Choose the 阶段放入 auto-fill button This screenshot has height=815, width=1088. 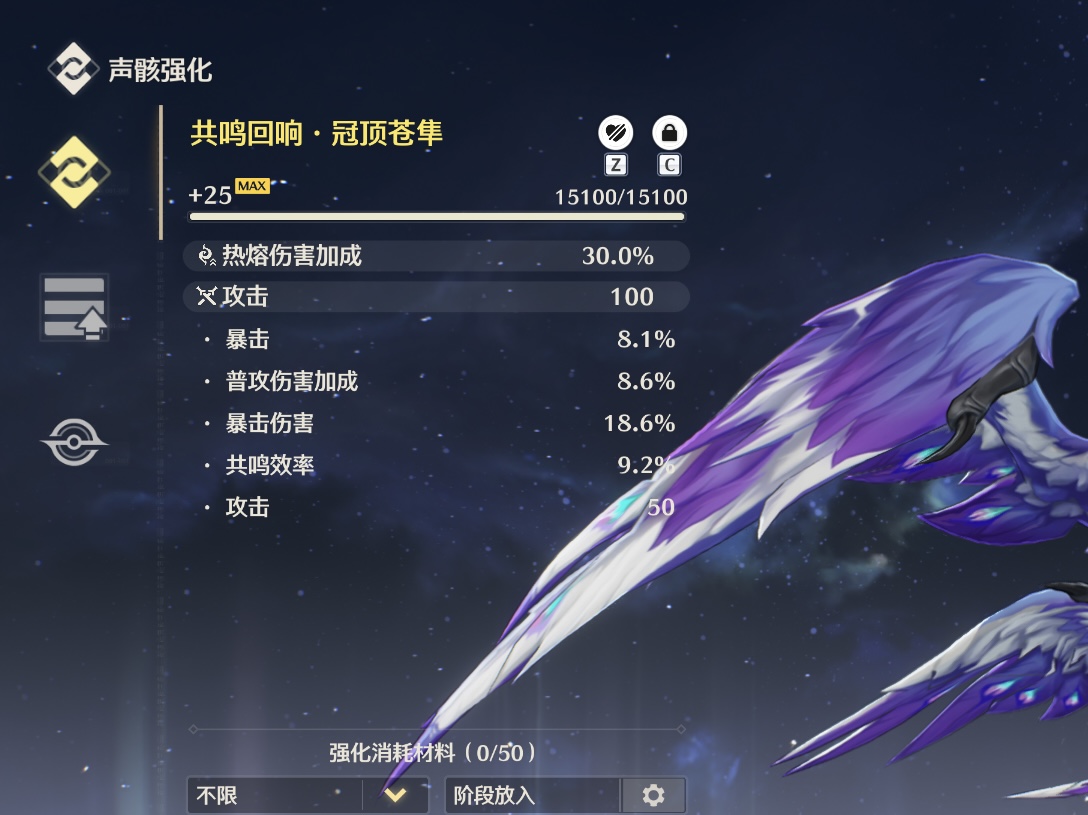(533, 796)
